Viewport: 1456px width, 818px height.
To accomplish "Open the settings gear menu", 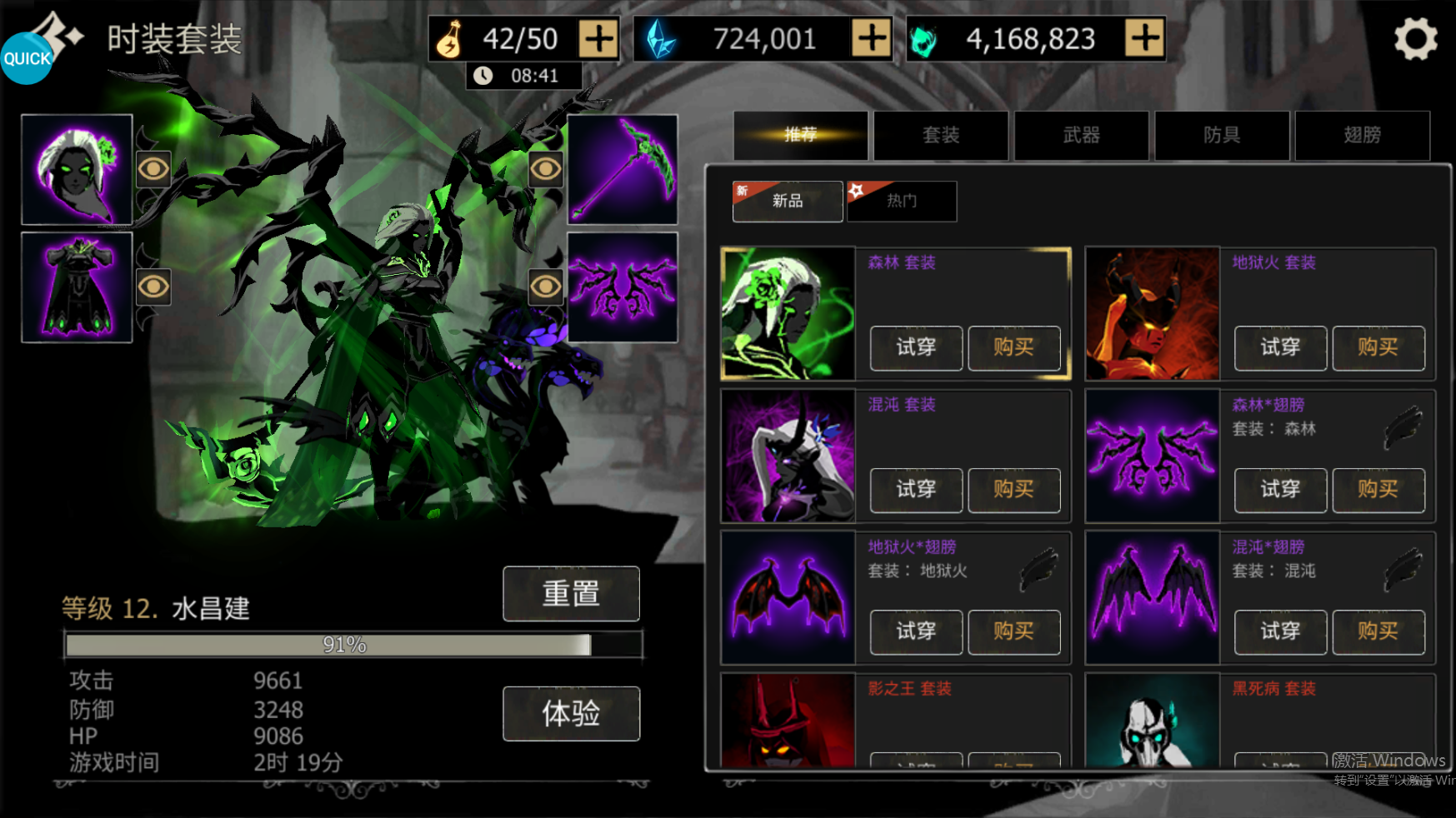I will [x=1415, y=39].
